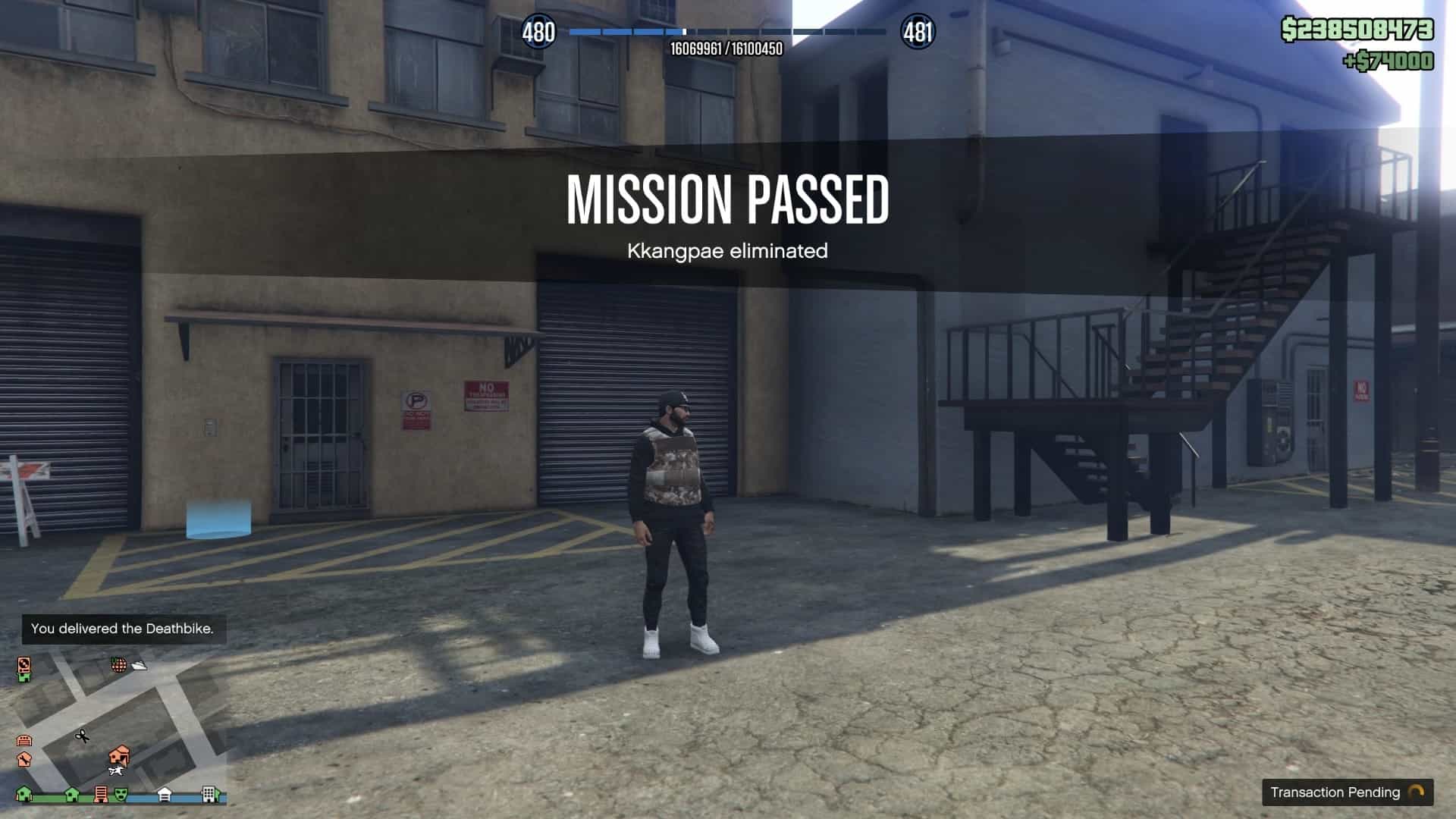Select the white office building blip
Screen dimensions: 1456x819
pyautogui.click(x=209, y=794)
